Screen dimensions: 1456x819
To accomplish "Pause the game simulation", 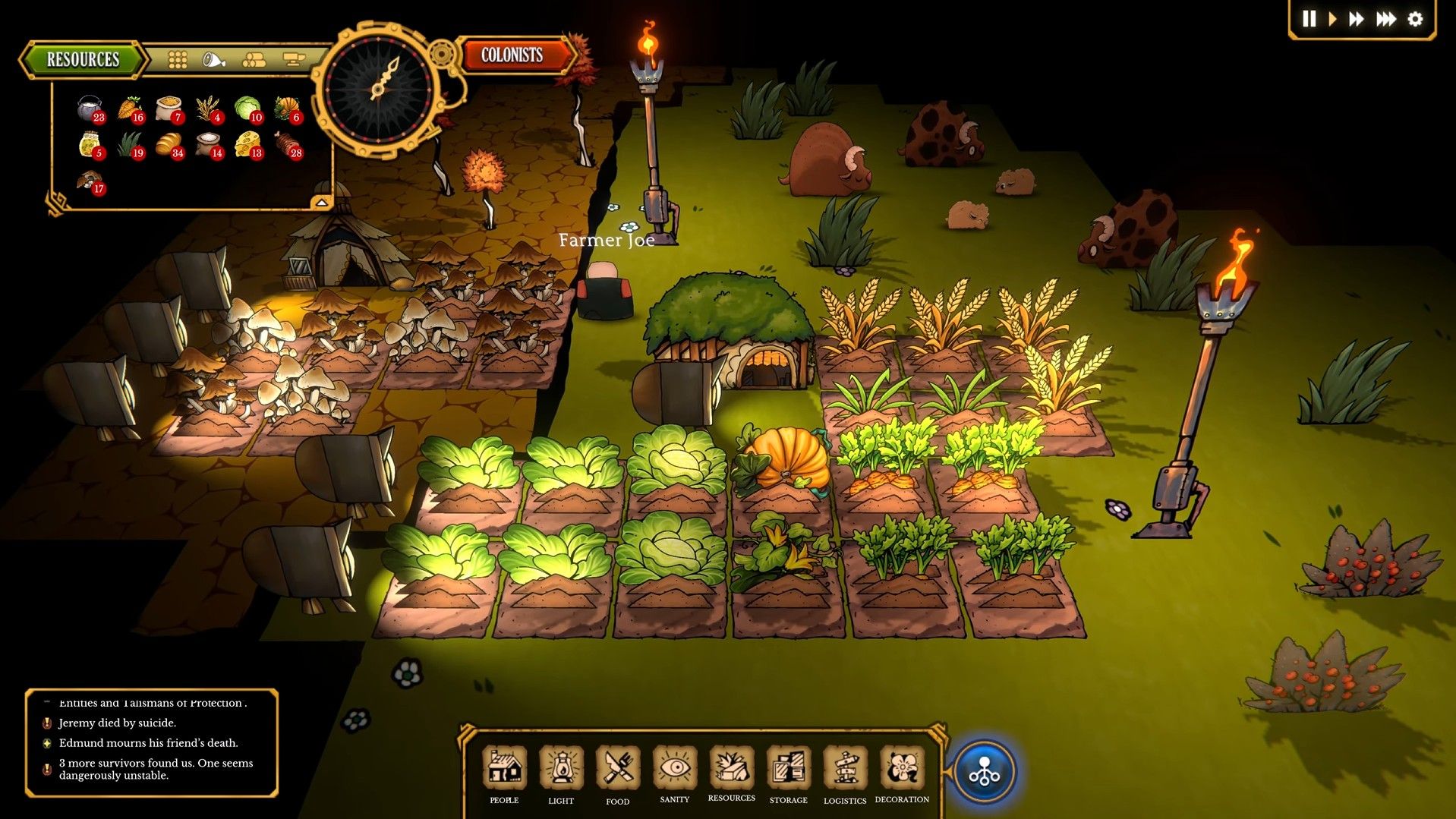I will tap(1308, 20).
